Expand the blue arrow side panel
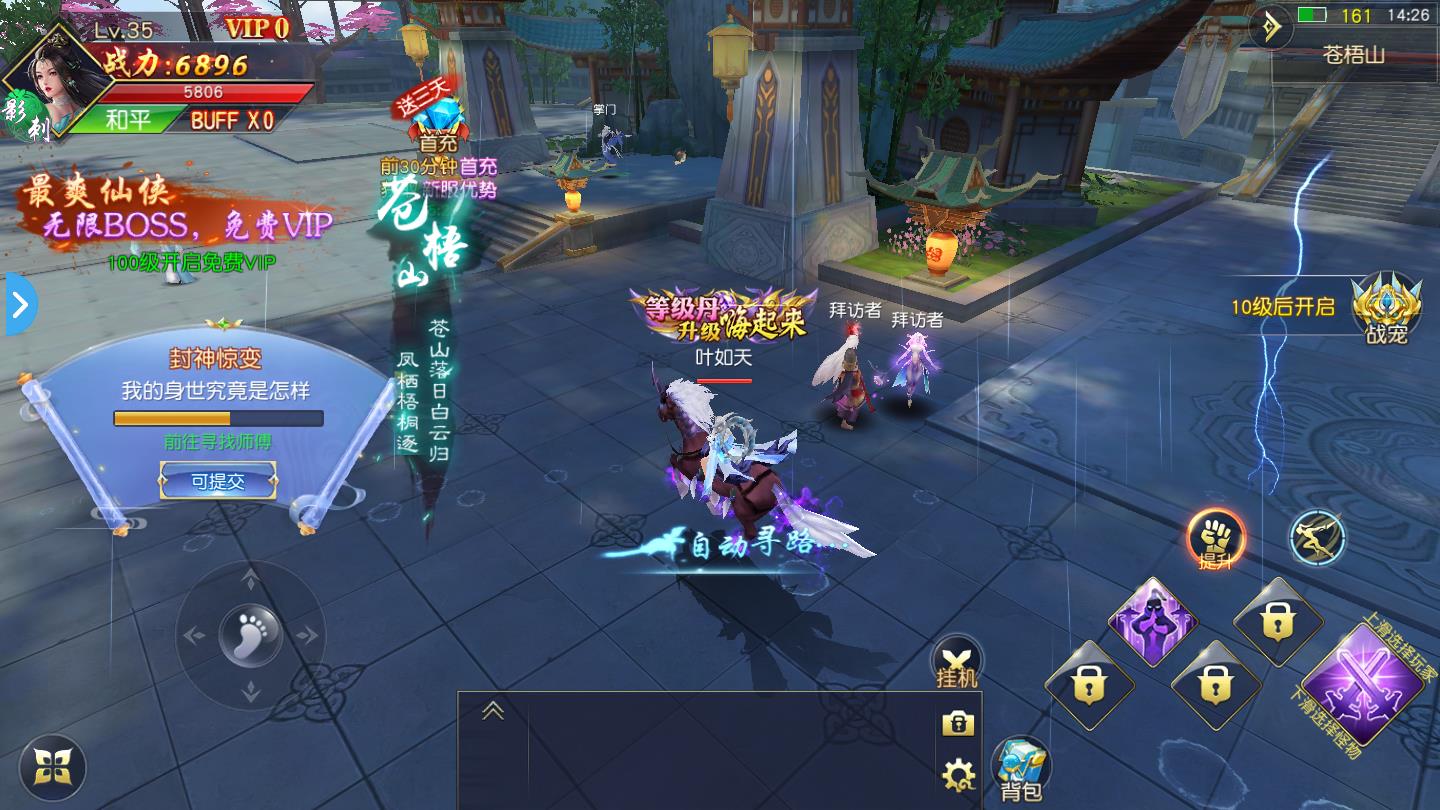 [18, 305]
